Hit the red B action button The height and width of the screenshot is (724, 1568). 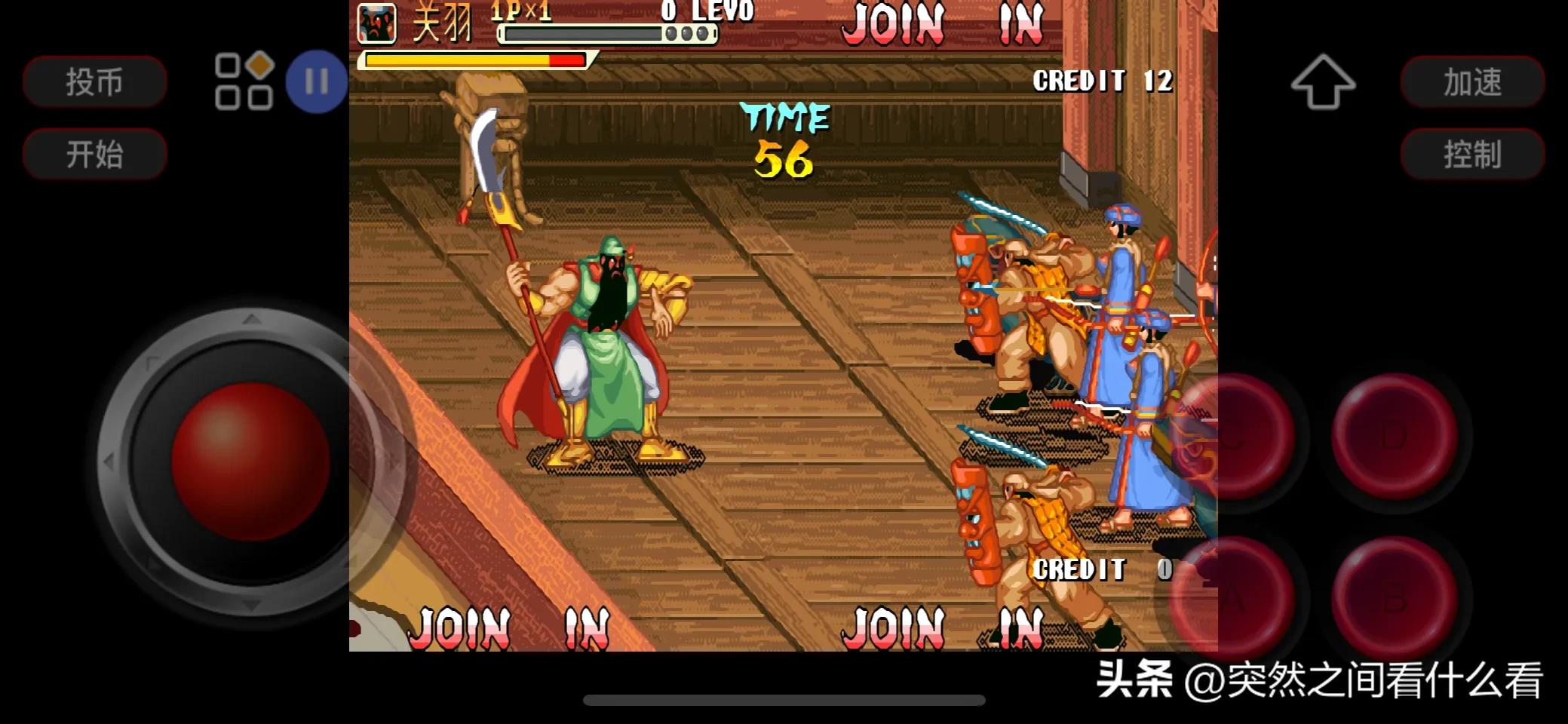pos(1394,597)
